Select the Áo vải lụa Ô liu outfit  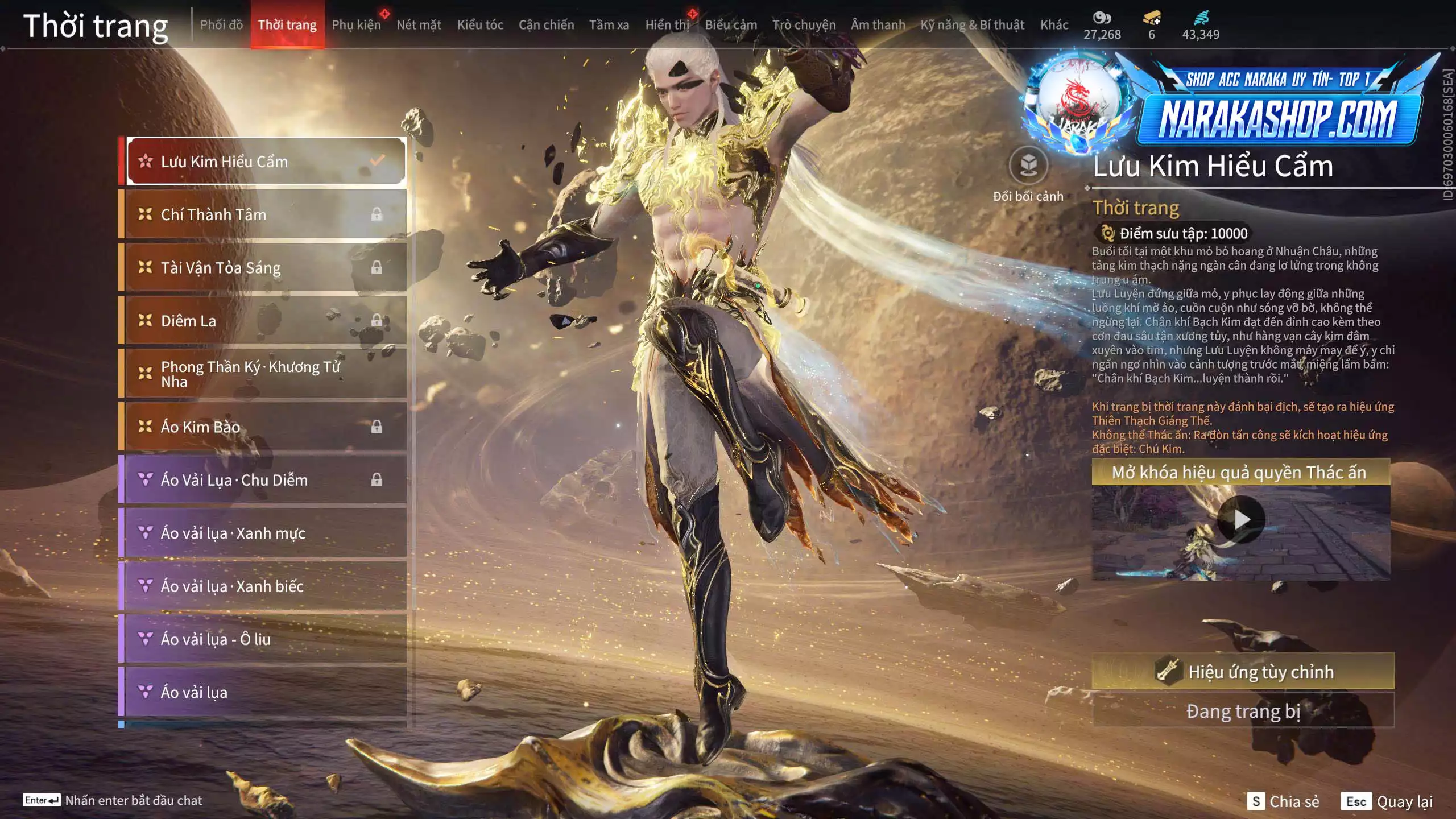(266, 639)
